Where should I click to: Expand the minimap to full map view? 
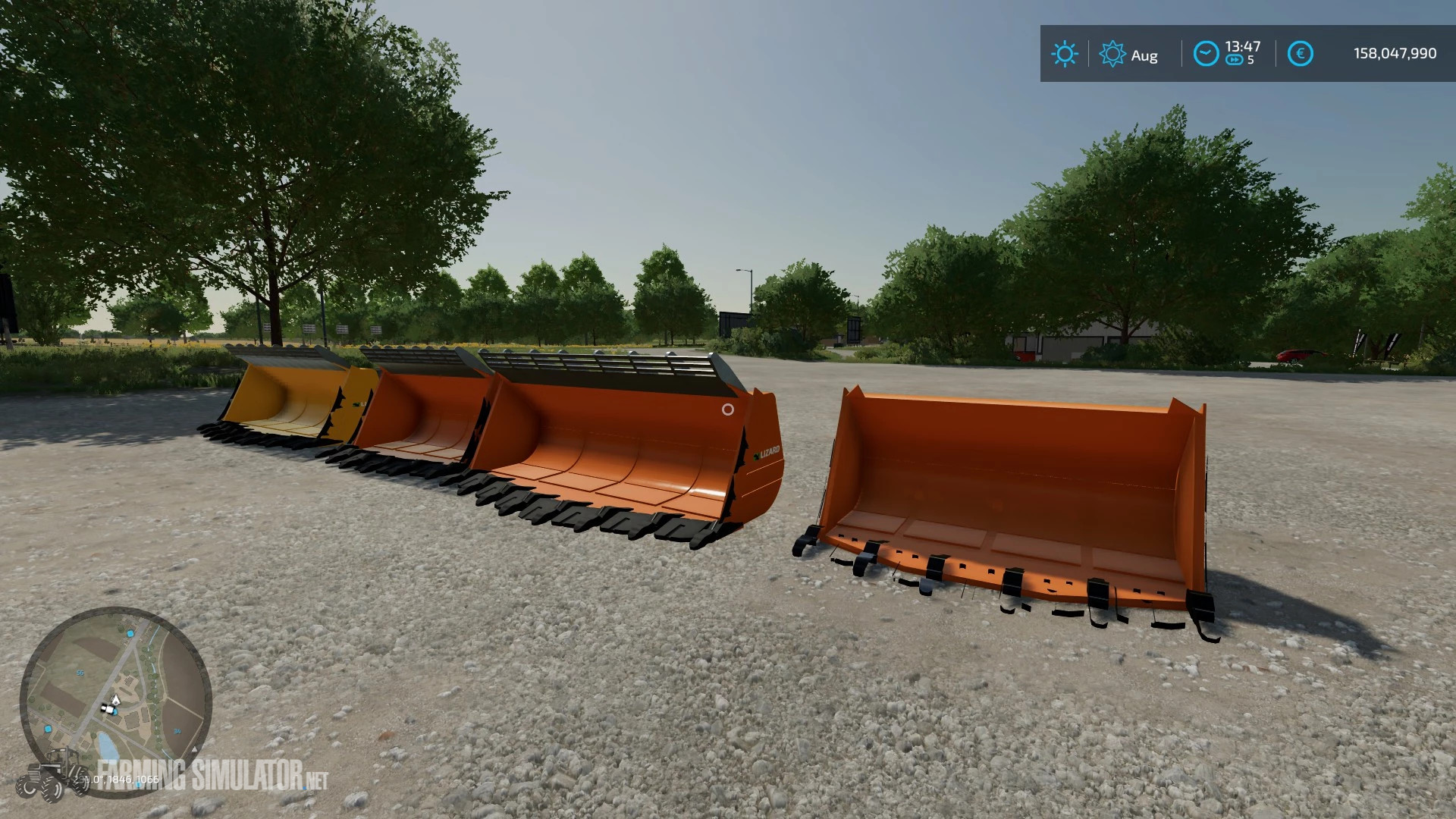(x=118, y=705)
